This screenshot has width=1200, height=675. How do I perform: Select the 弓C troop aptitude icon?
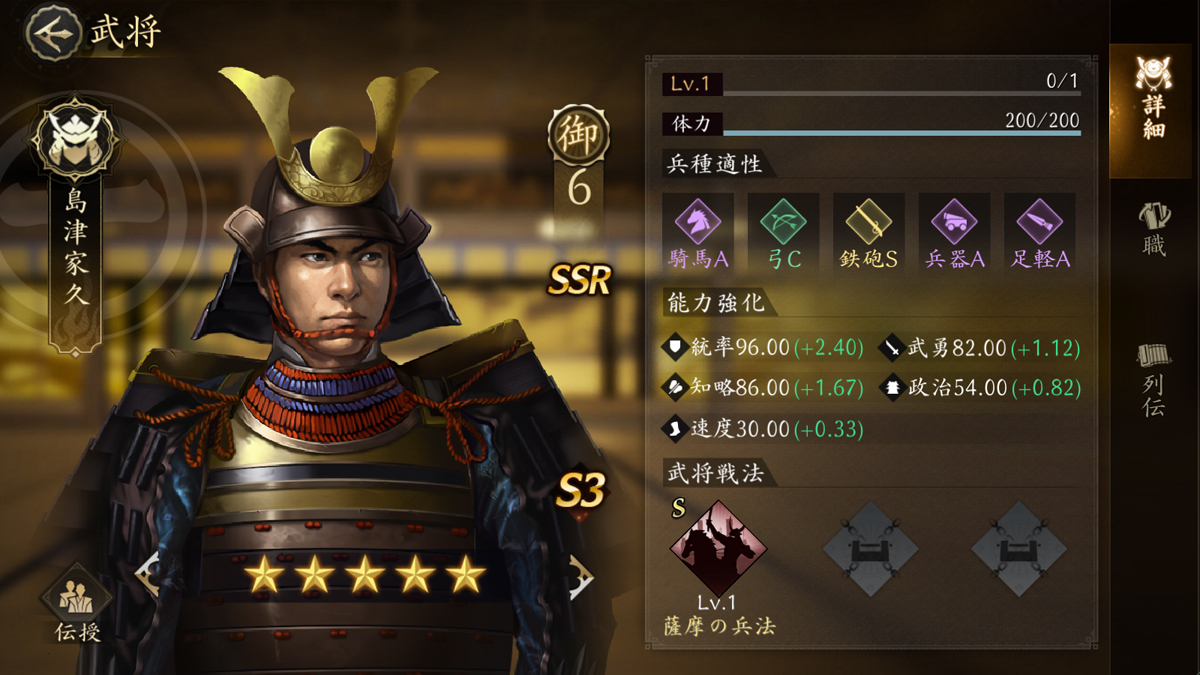point(783,220)
